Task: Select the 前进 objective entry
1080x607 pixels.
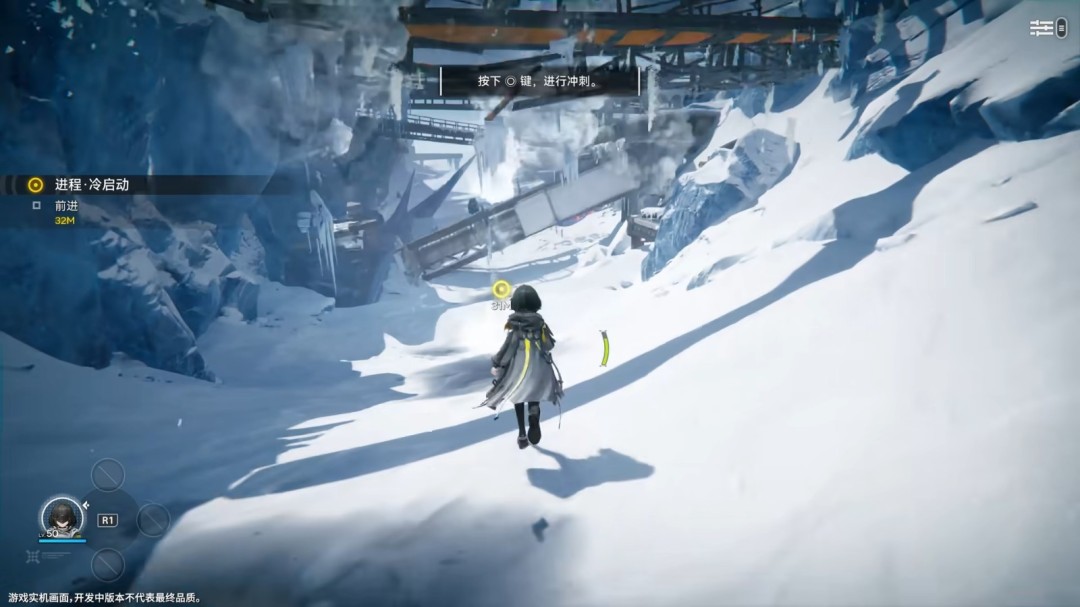Action: [66, 206]
